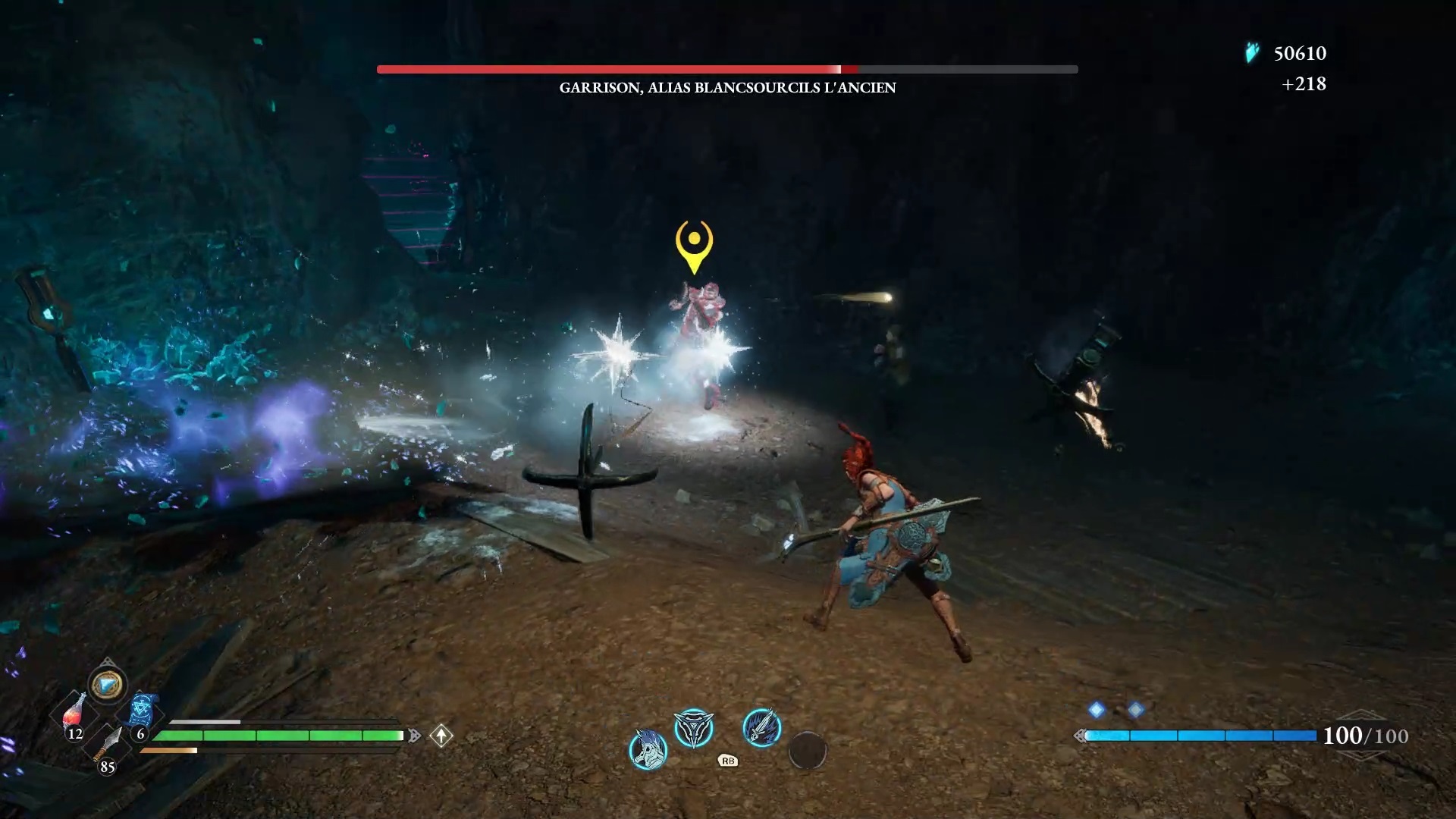Click the upward arrow diamond icon
This screenshot has width=1456, height=819.
point(441,735)
